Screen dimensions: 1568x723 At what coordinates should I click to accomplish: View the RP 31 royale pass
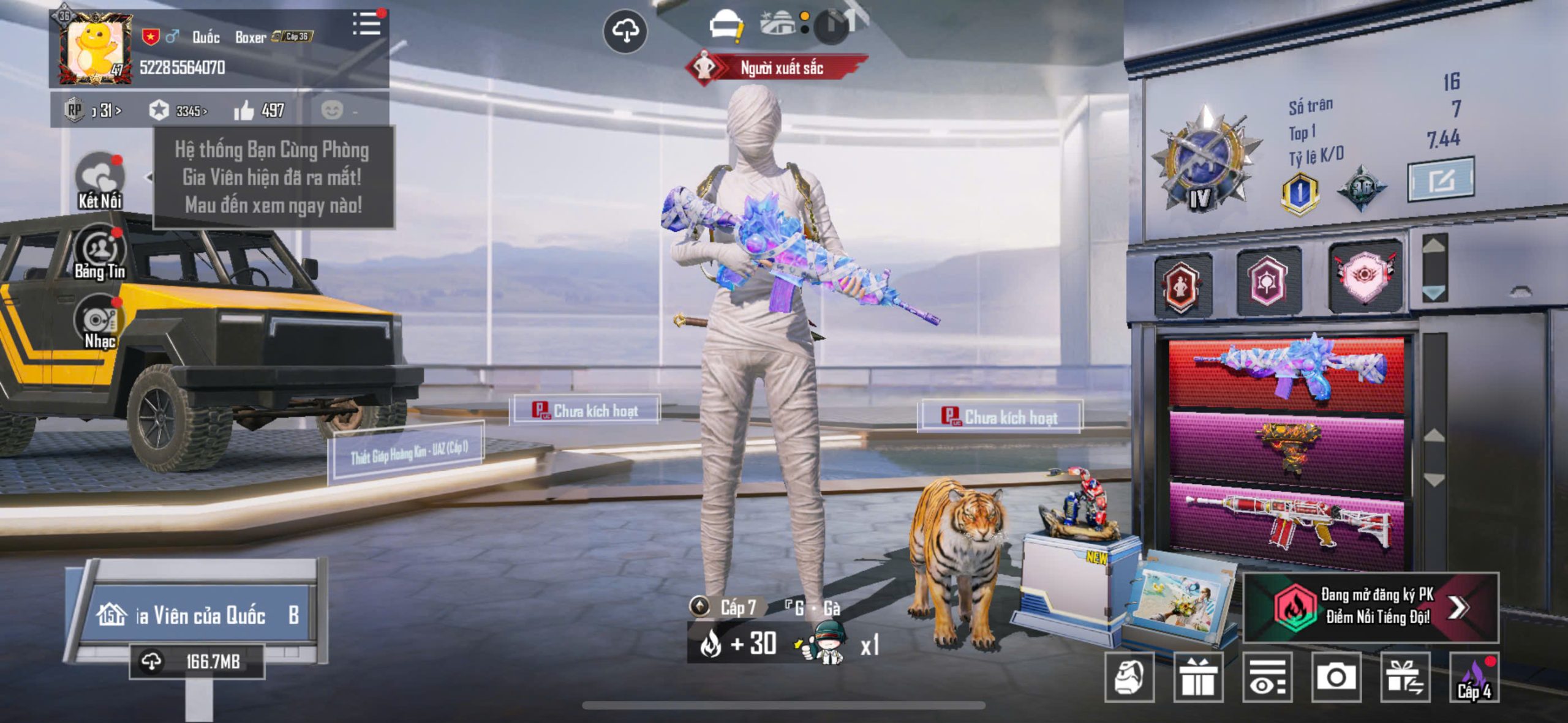[x=93, y=111]
